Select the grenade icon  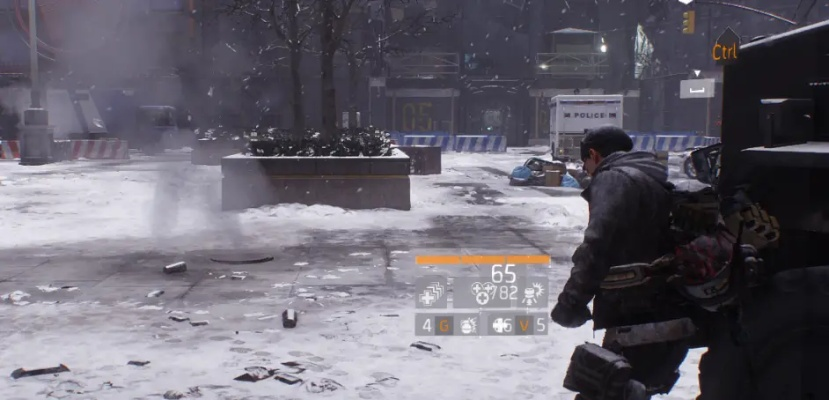pyautogui.click(x=466, y=325)
